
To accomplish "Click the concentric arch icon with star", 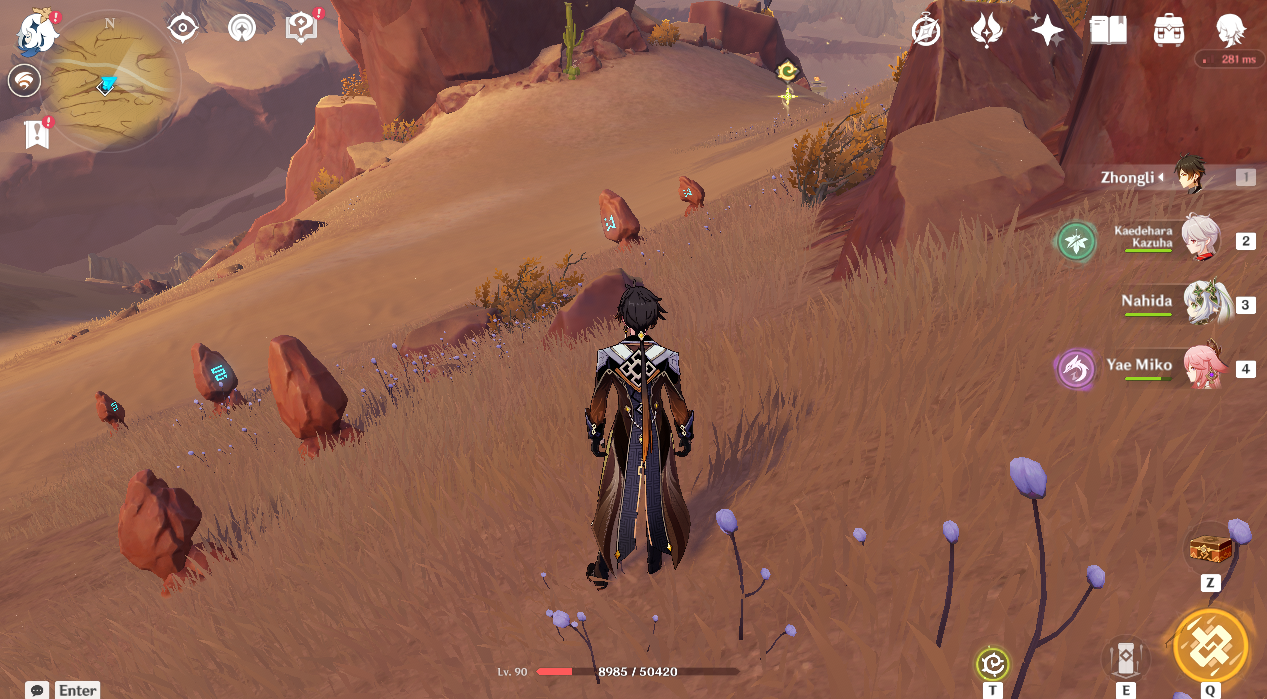I will point(240,28).
